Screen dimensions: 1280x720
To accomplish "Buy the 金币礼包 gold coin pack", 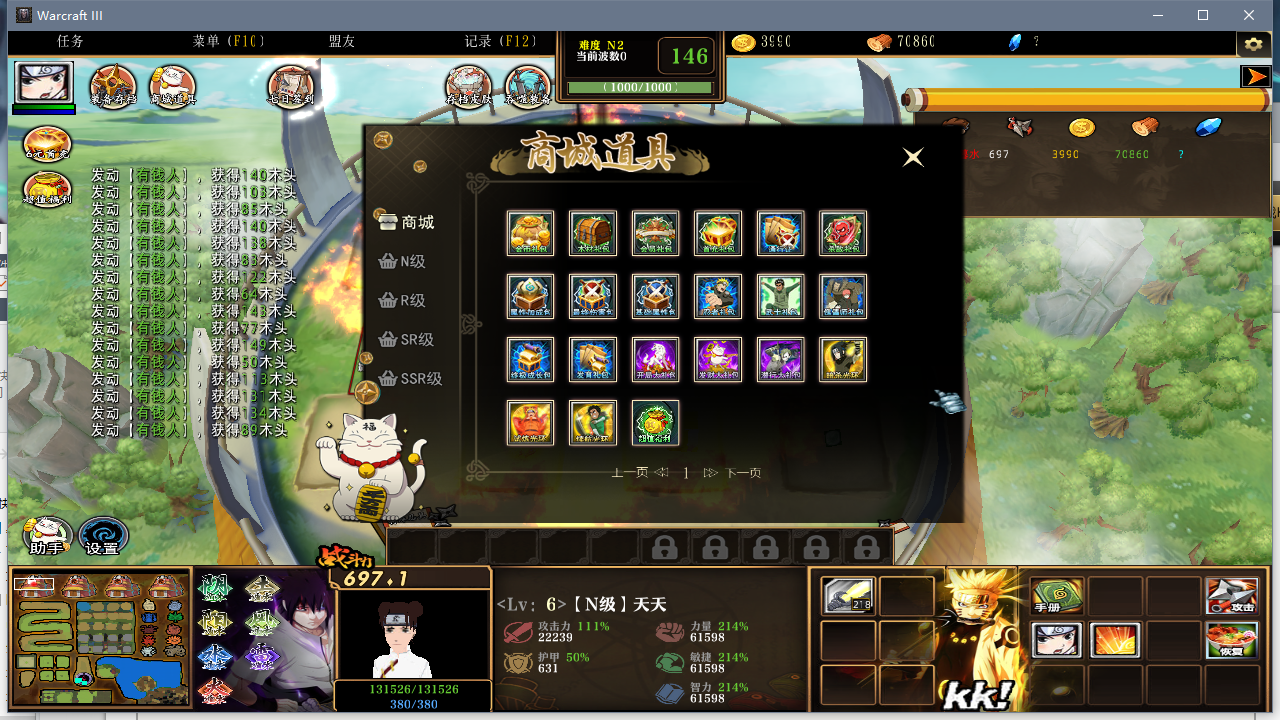I will click(x=530, y=233).
